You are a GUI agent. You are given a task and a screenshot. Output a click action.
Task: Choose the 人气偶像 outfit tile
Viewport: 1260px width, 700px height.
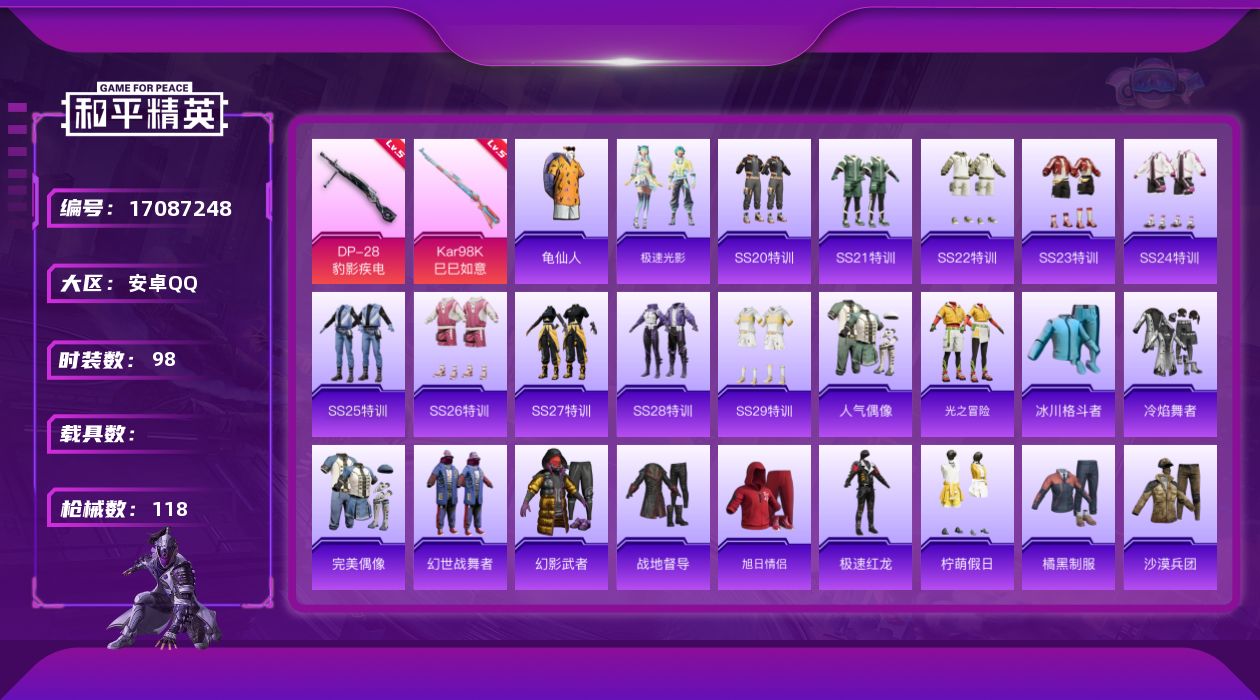coord(865,364)
